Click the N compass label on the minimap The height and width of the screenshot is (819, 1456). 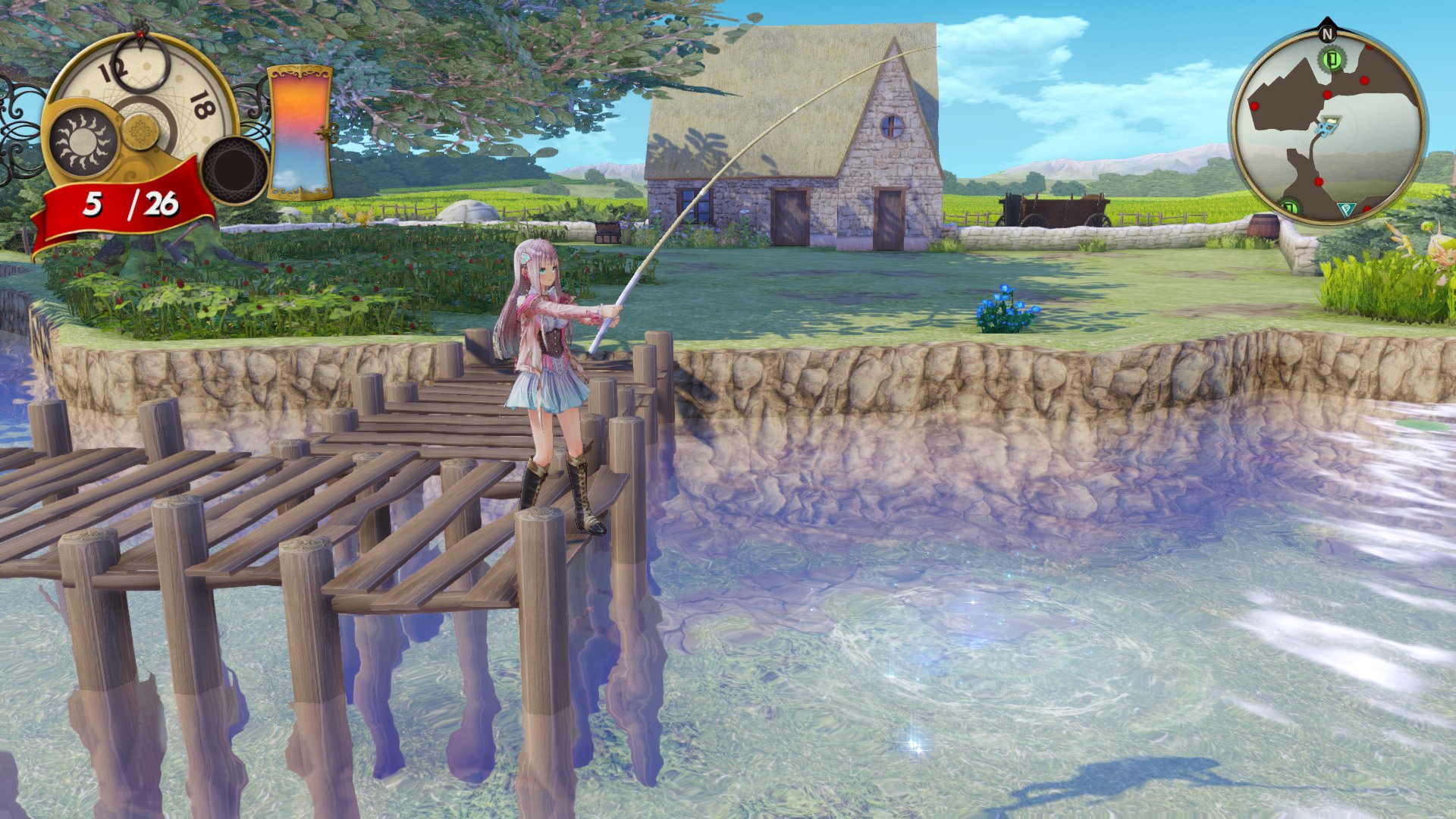coord(1328,34)
